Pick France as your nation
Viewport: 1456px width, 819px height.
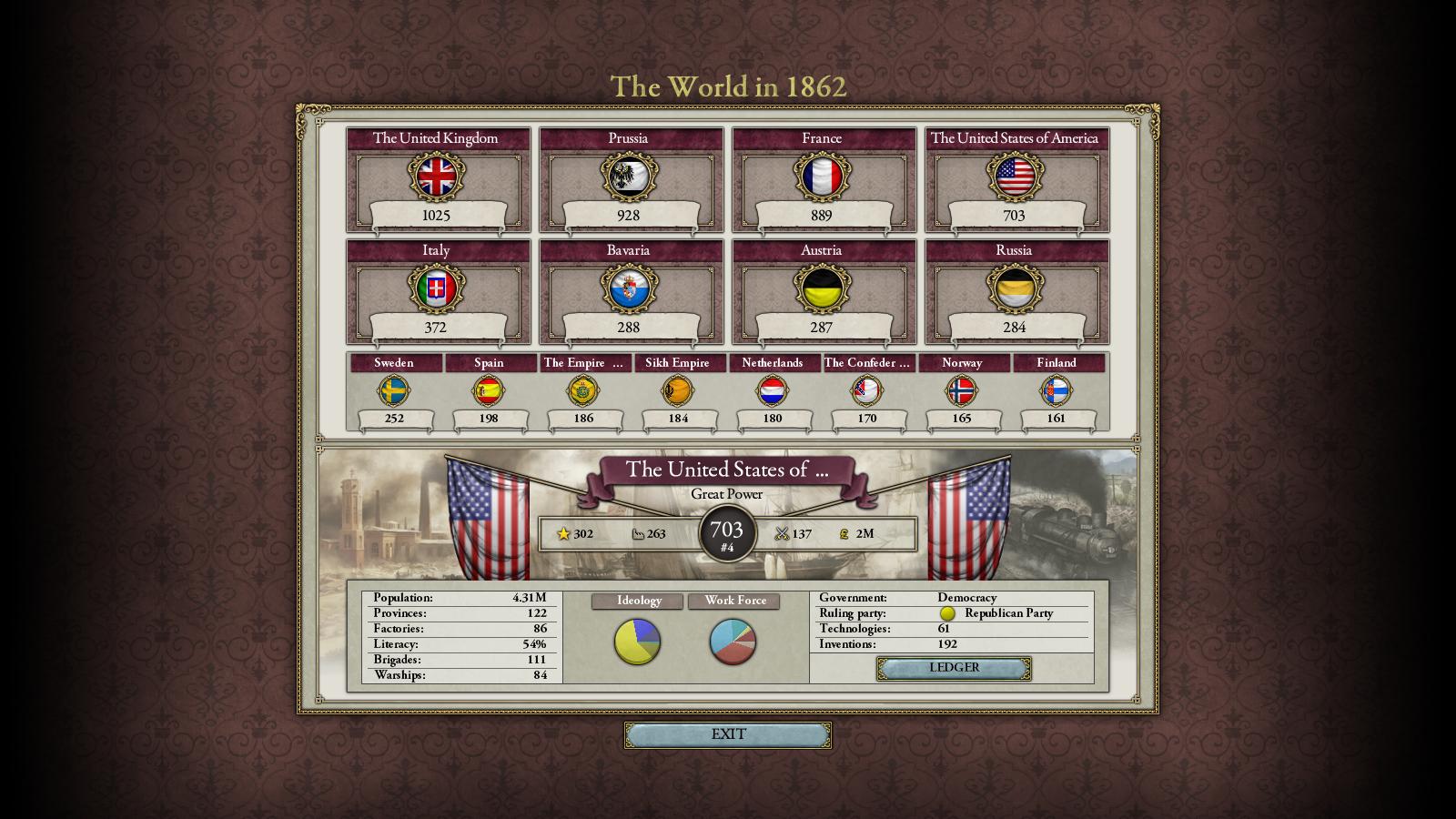[822, 177]
